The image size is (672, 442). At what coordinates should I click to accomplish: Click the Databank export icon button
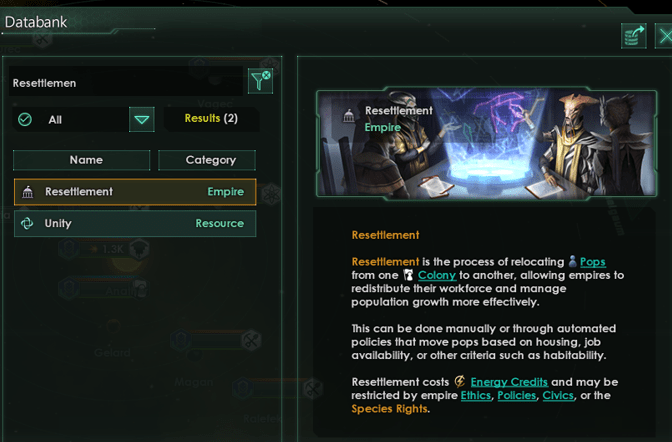633,38
